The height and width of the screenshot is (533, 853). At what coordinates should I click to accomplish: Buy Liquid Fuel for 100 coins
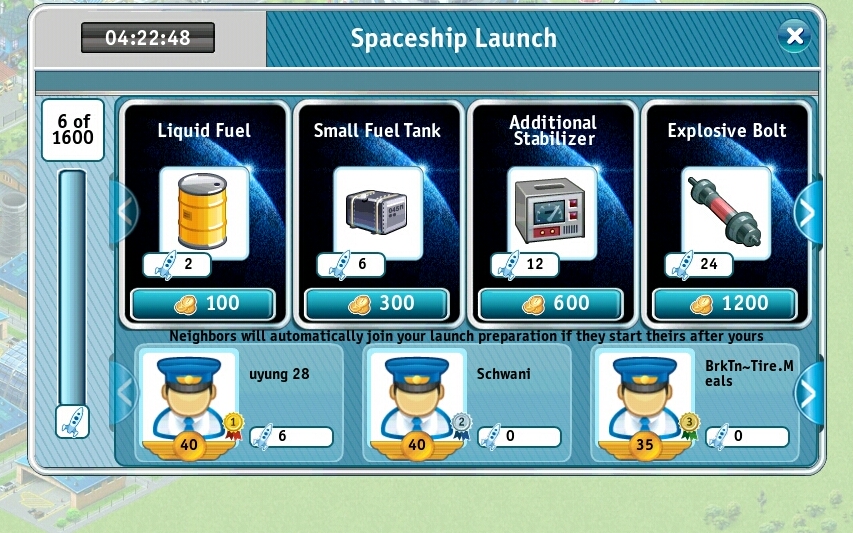pos(203,303)
